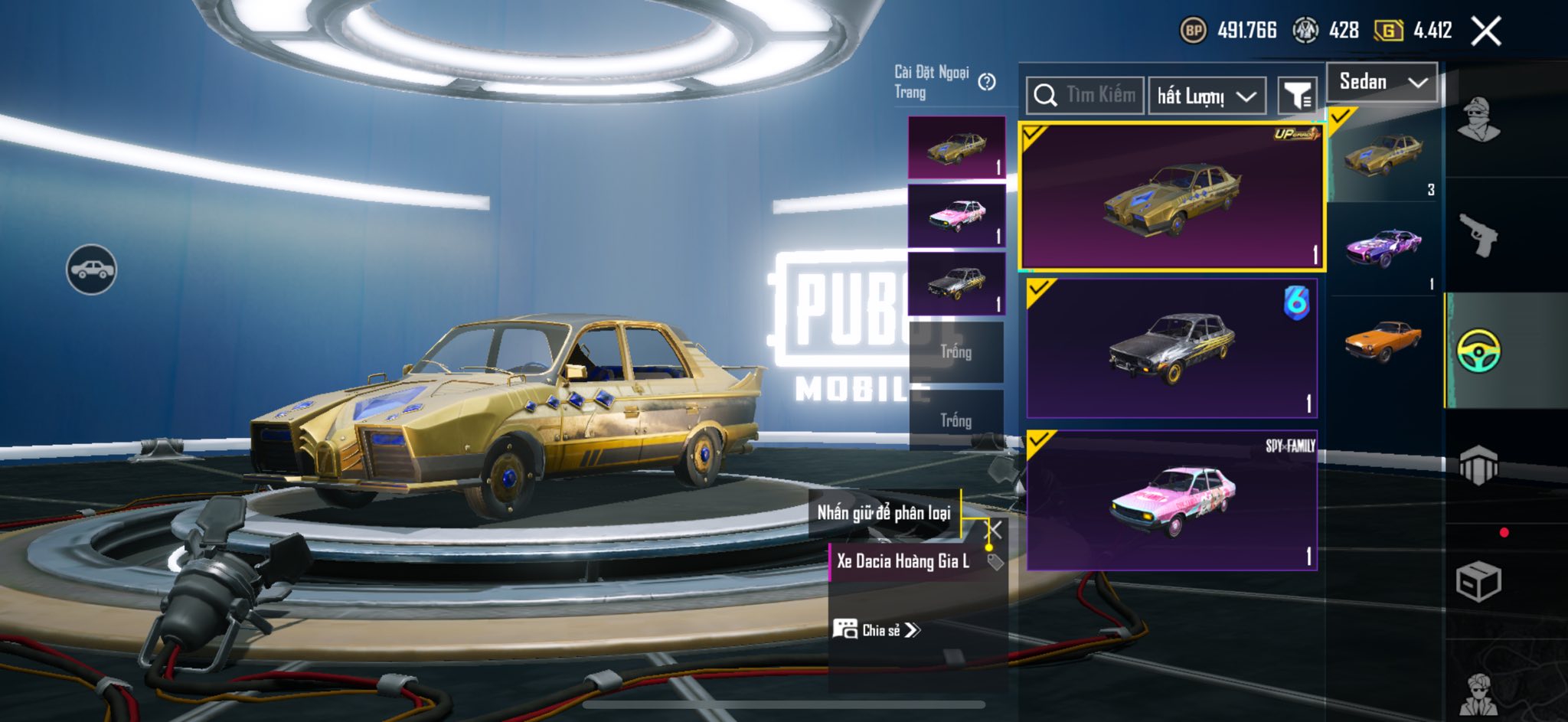Image resolution: width=1568 pixels, height=722 pixels.
Task: Click the tag icon beside Xe Dacia name
Action: pos(995,562)
